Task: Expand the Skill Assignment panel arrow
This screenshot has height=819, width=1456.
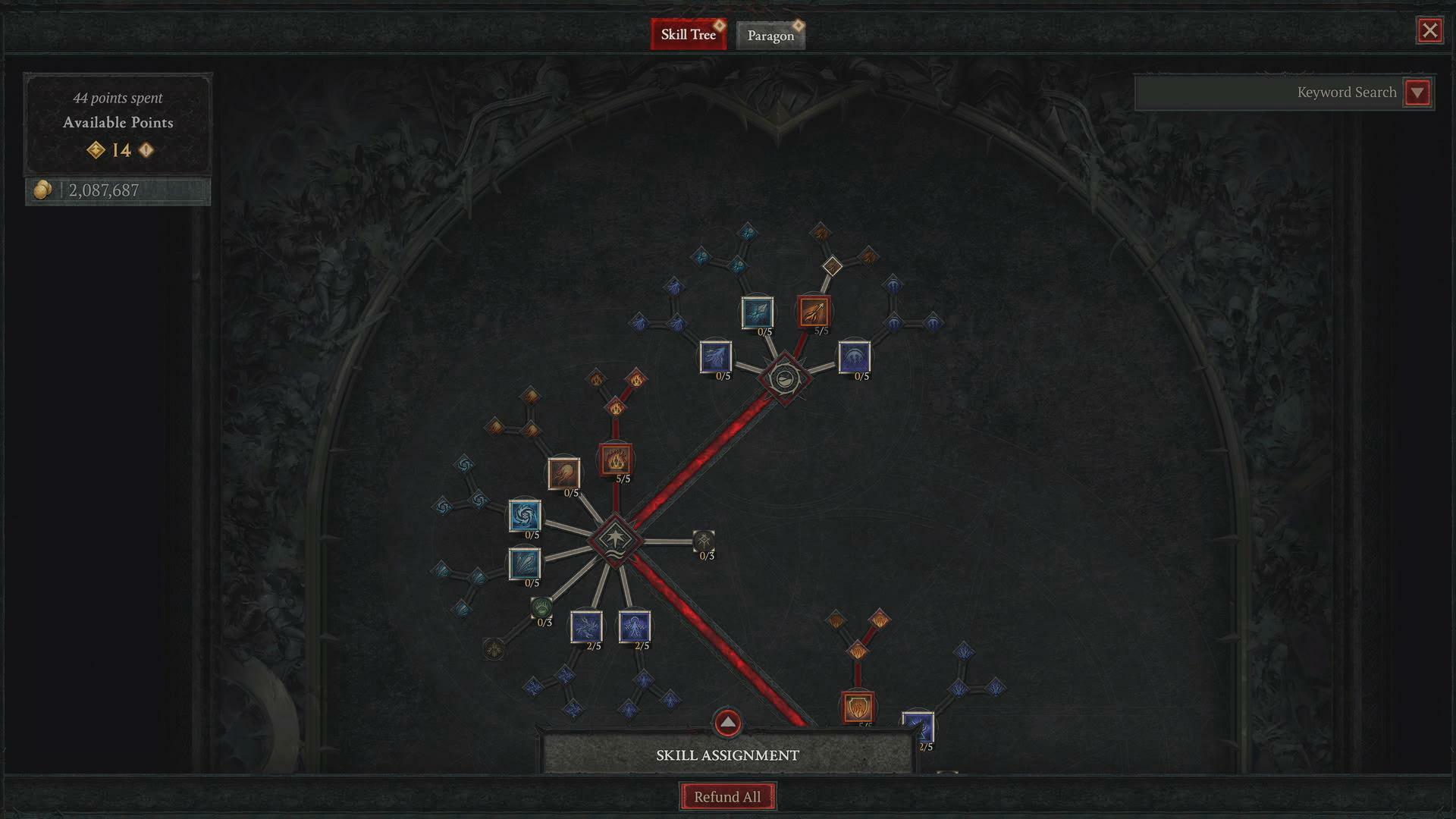Action: pyautogui.click(x=727, y=723)
